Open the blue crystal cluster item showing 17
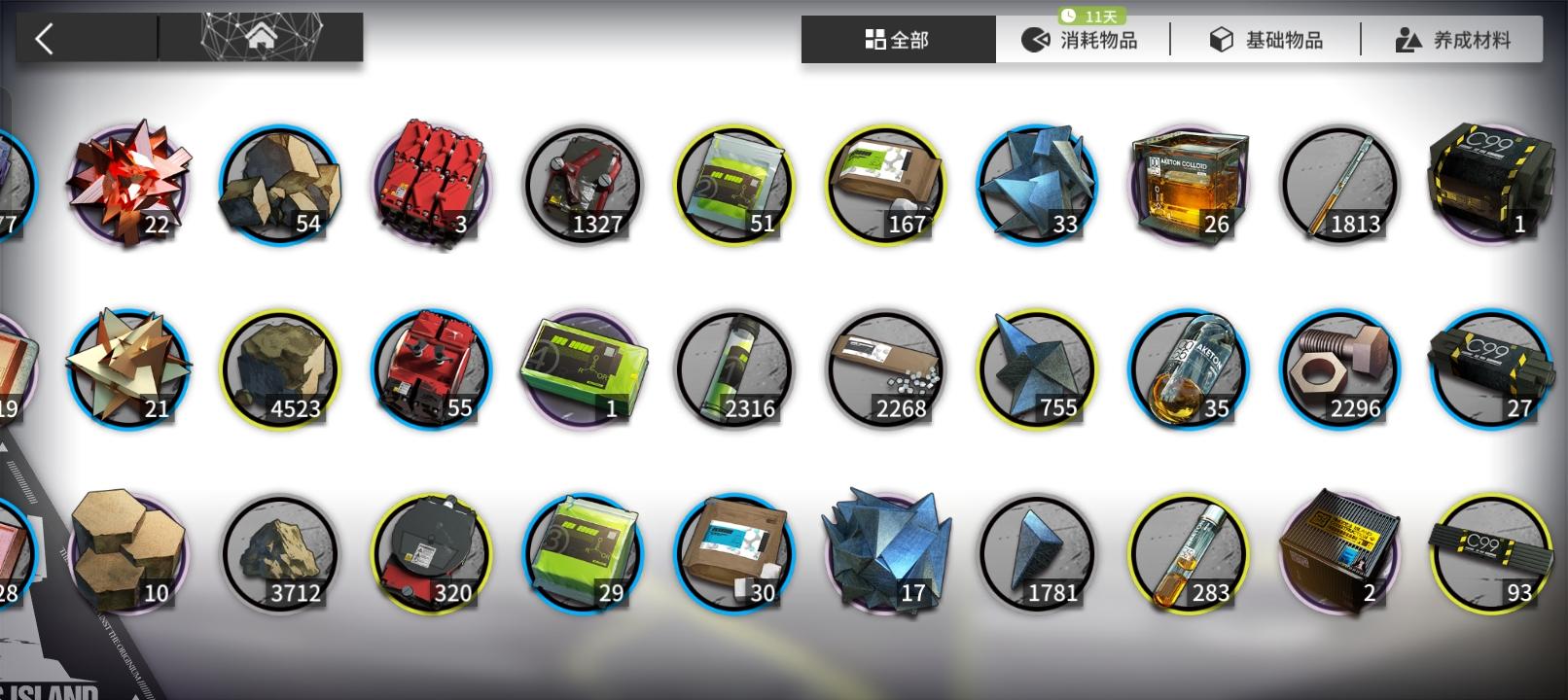1568x700 pixels. tap(885, 551)
